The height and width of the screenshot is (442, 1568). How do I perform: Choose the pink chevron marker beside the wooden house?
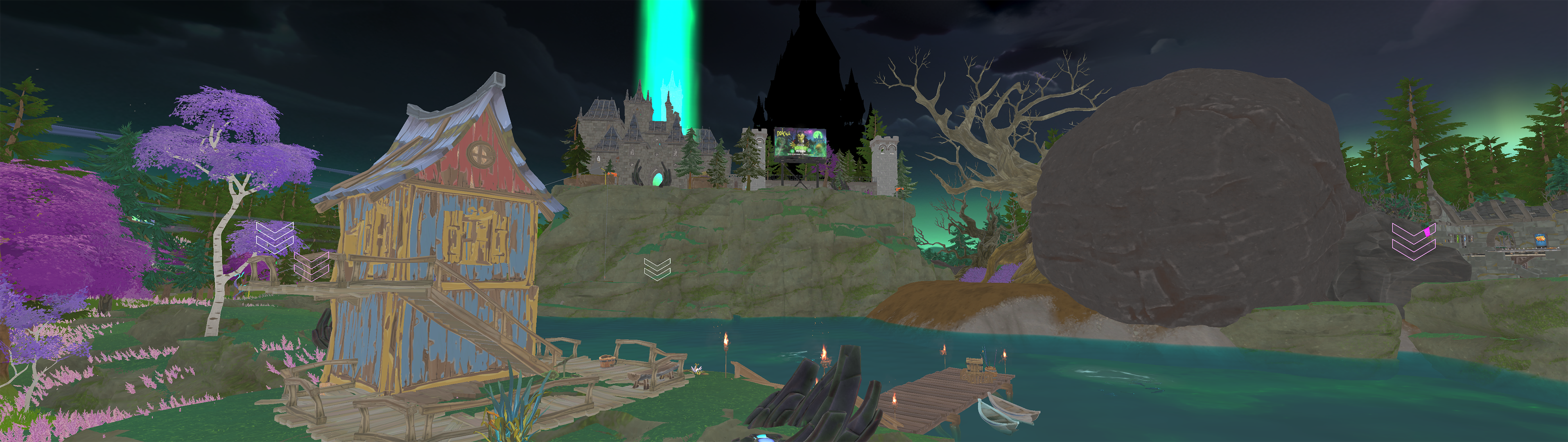pos(312,266)
